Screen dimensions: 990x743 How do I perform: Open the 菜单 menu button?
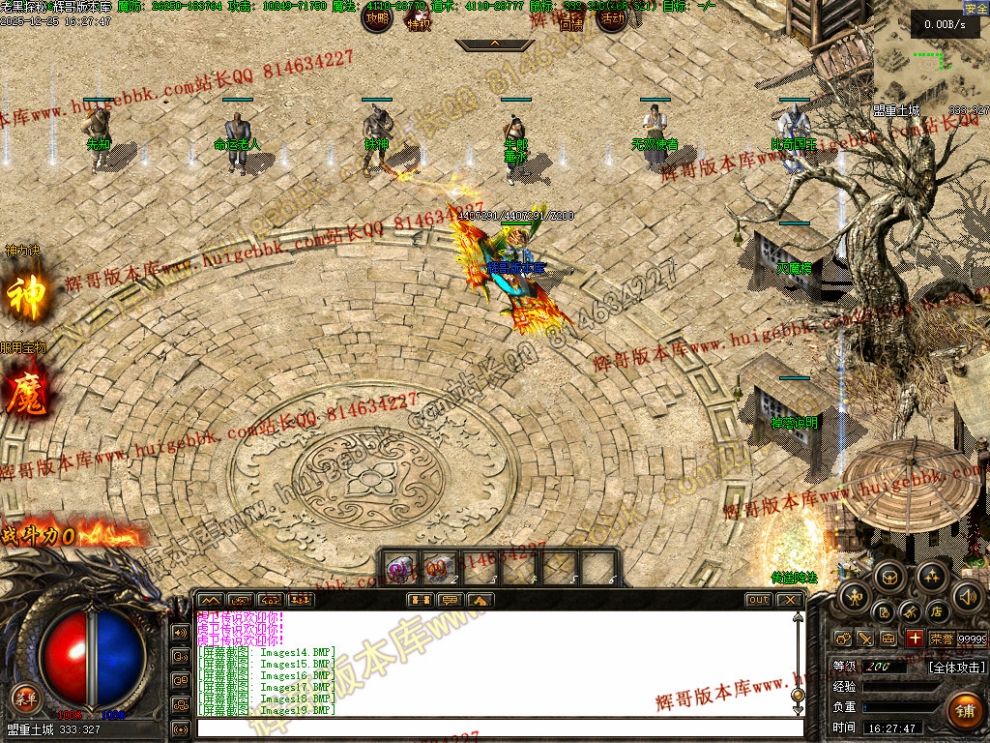[x=25, y=696]
